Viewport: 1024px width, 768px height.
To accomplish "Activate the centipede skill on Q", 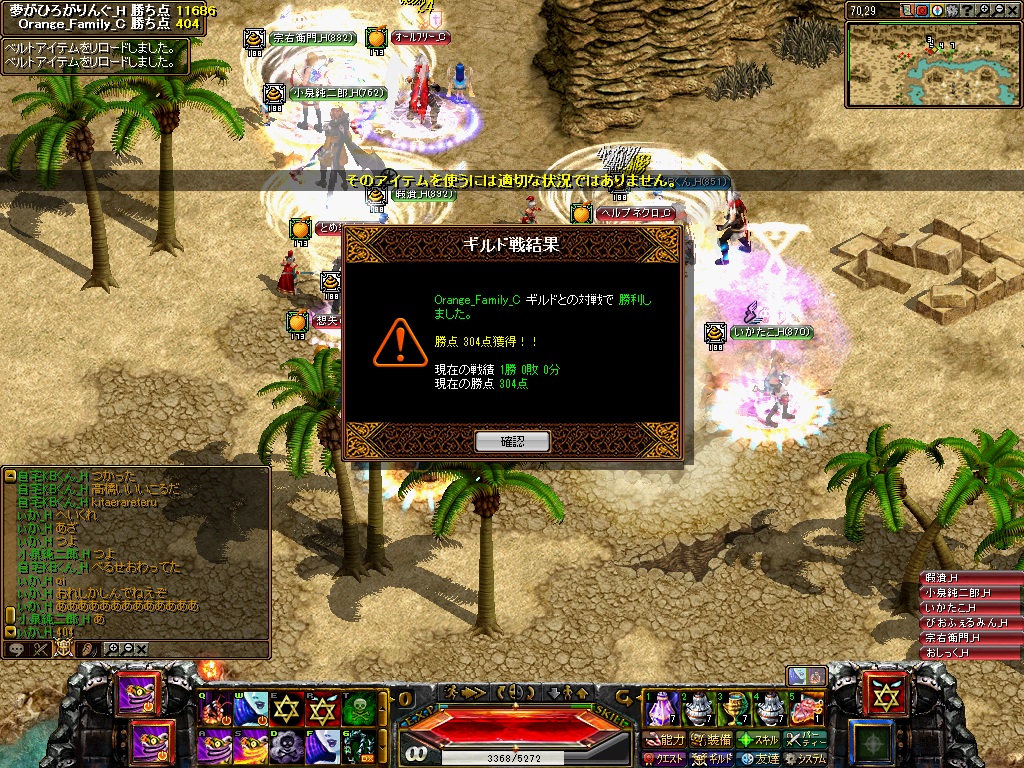I will click(215, 709).
